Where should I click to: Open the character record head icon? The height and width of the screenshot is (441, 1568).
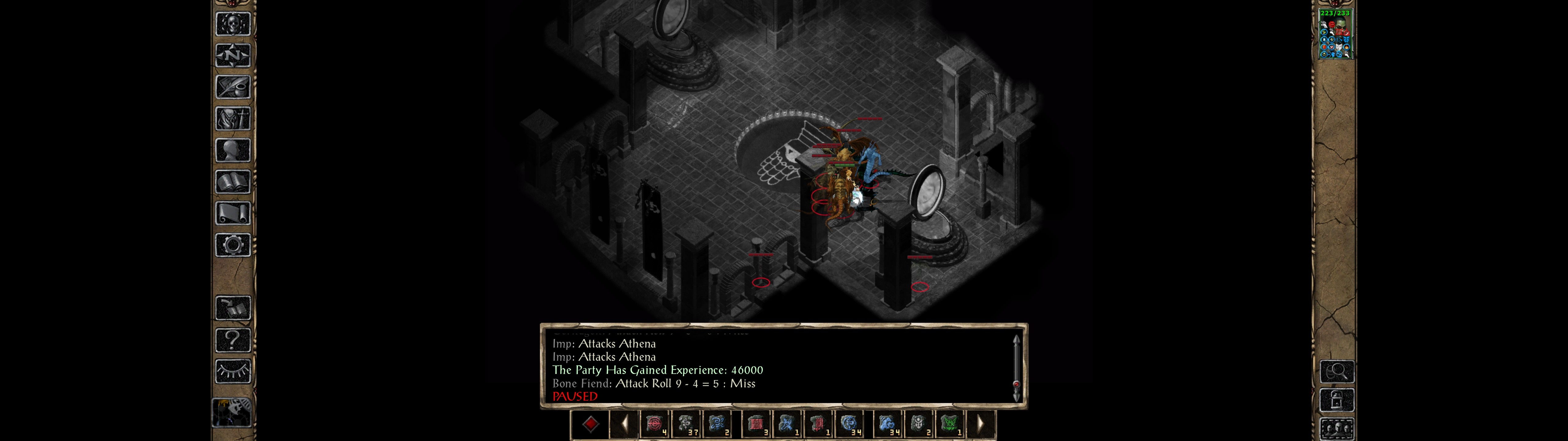(232, 150)
